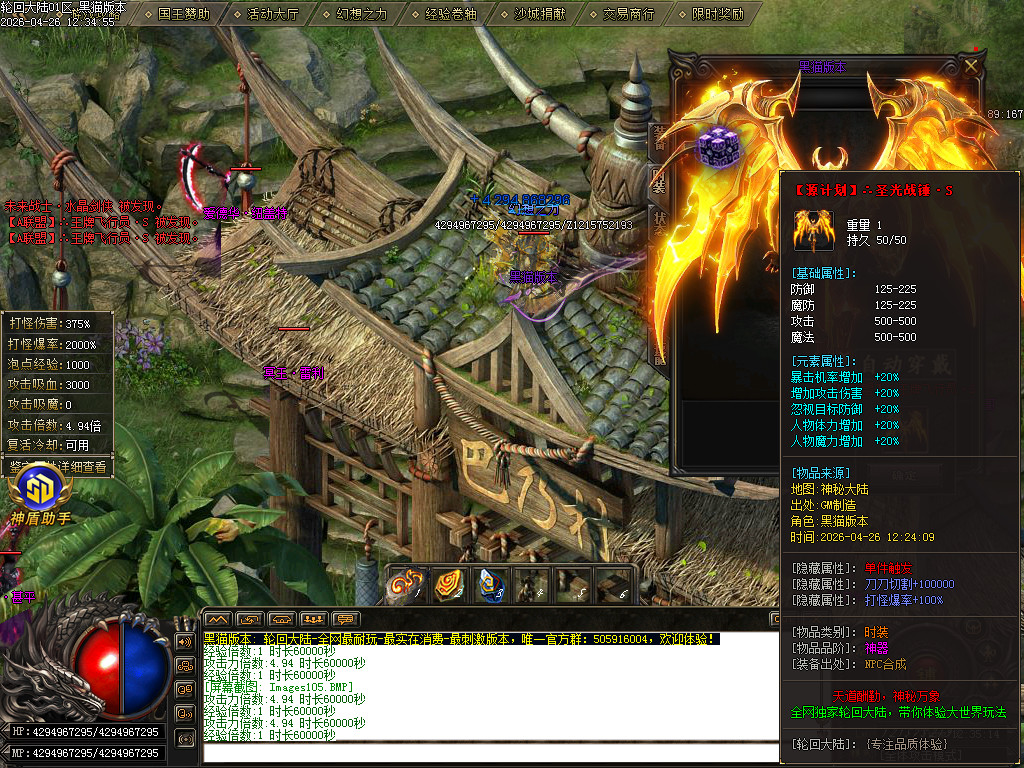Screen dimensions: 1024x768
Task: Click the chat text input box
Action: (x=480, y=752)
